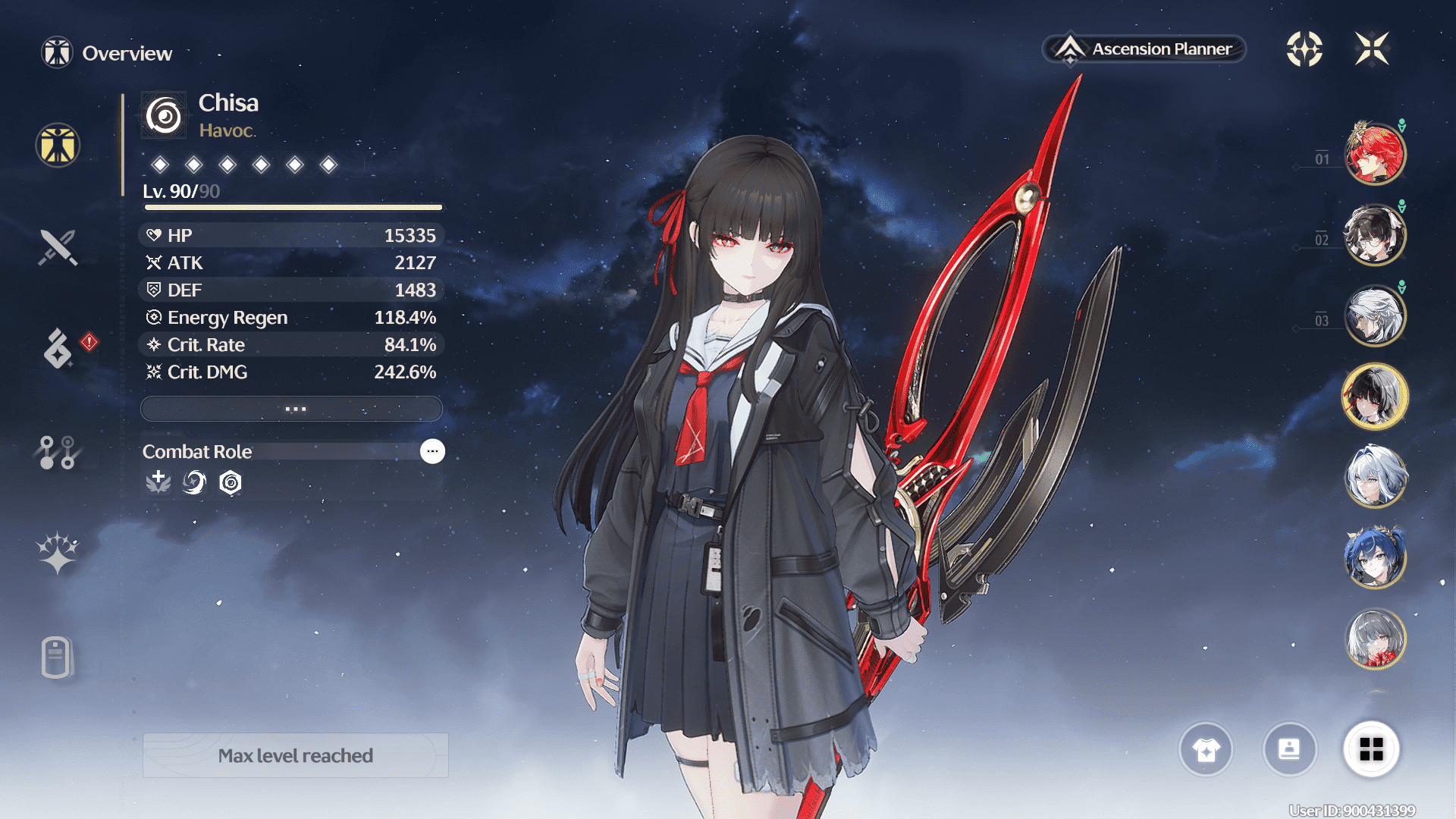Open the resonance chain star tab

click(58, 553)
